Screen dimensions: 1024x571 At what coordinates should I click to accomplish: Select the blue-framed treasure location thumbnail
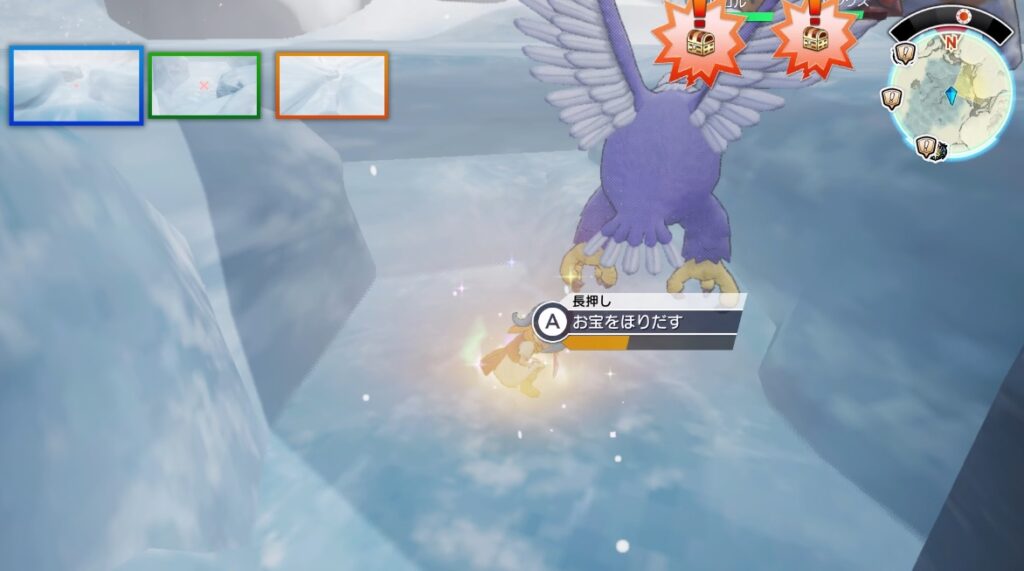[x=76, y=85]
